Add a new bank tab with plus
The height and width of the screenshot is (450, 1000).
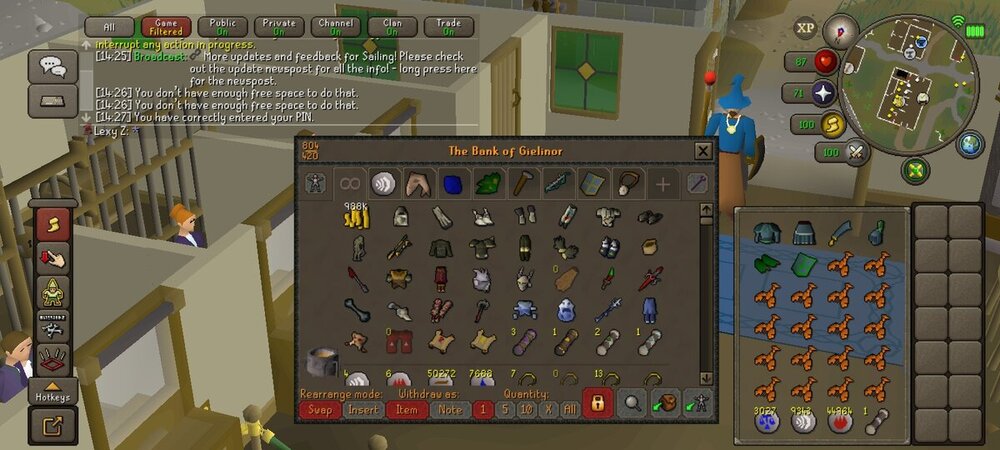pyautogui.click(x=662, y=183)
